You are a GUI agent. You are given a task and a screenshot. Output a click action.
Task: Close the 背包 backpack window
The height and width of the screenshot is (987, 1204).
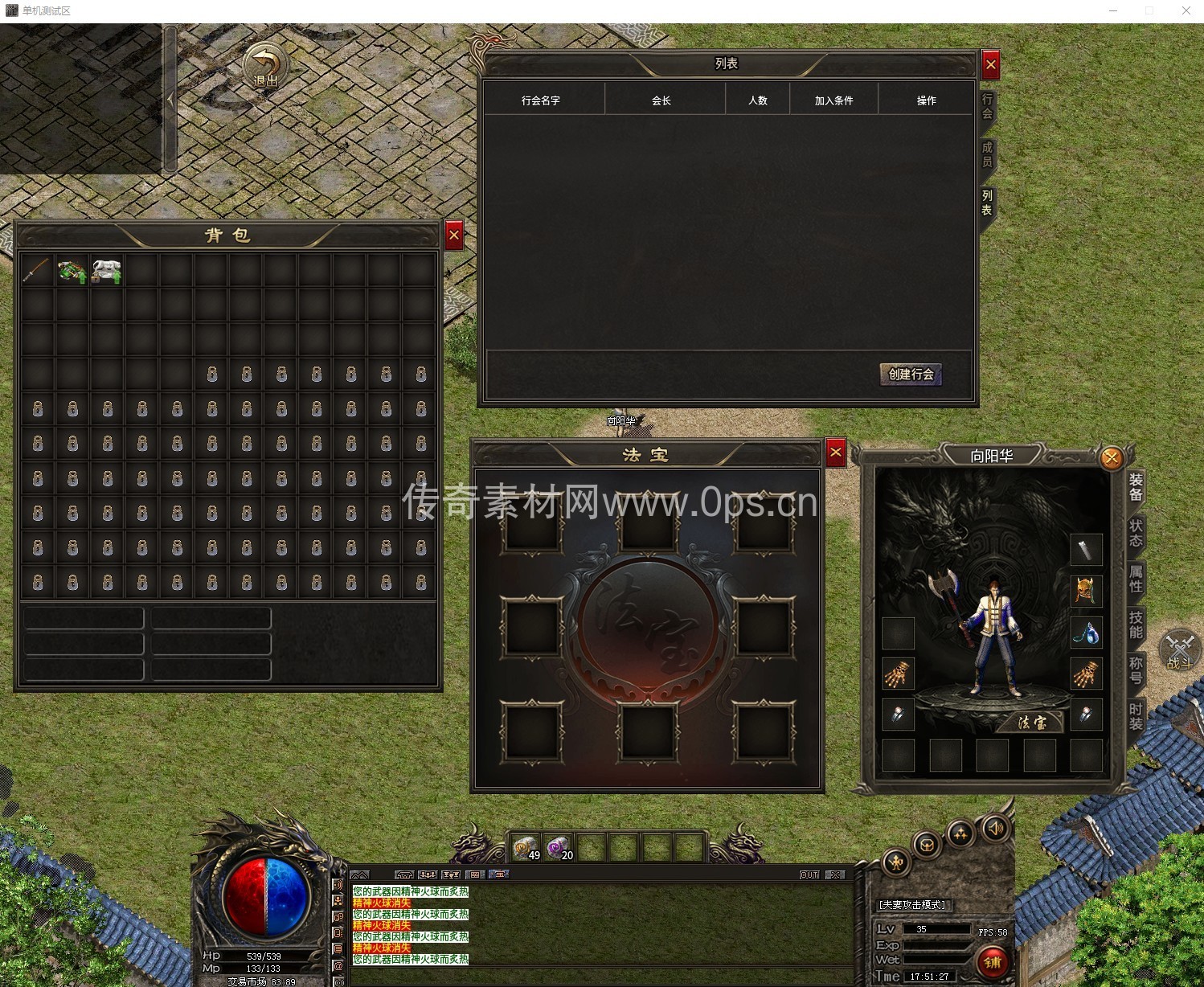tap(454, 235)
